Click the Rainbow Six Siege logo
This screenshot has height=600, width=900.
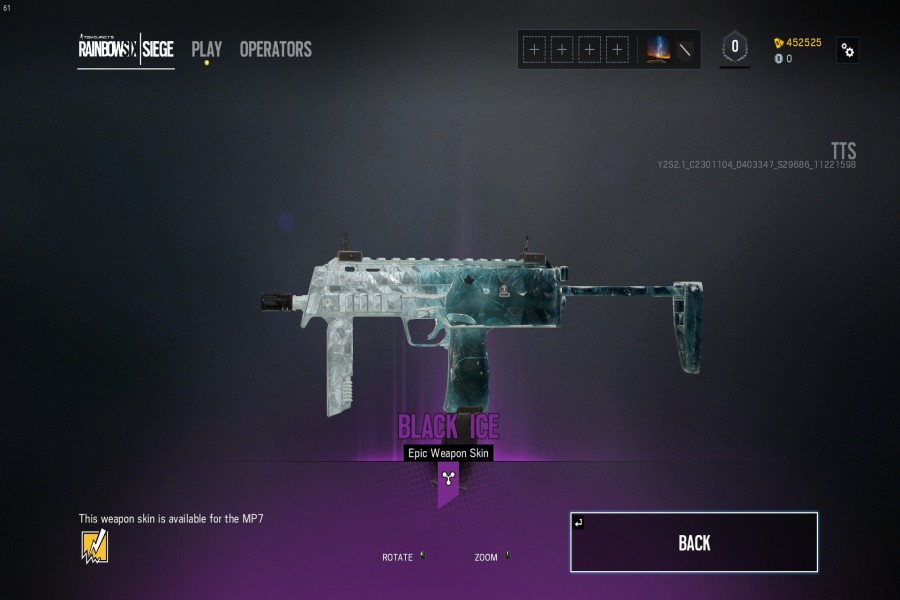pyautogui.click(x=126, y=49)
